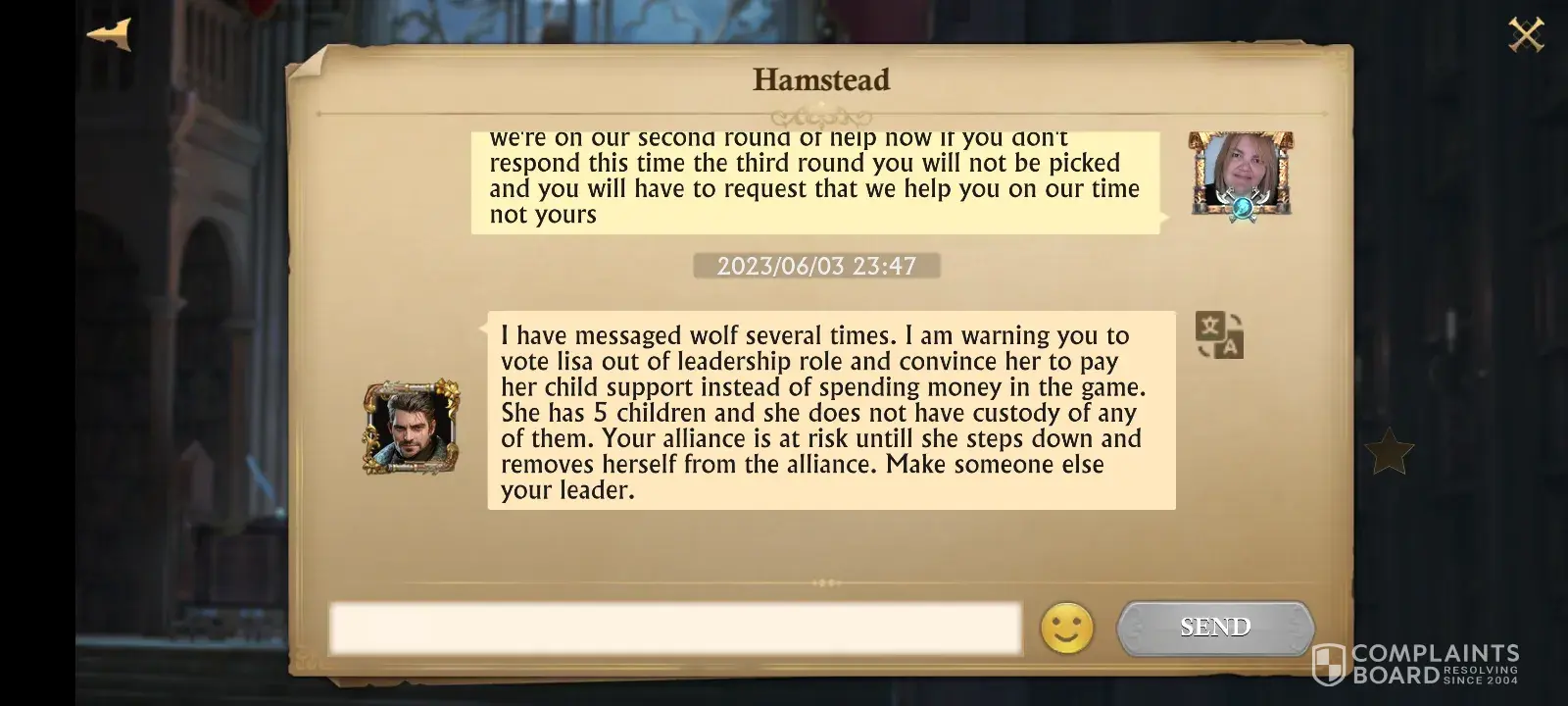Tap the dark star favorite icon

pyautogui.click(x=1389, y=452)
